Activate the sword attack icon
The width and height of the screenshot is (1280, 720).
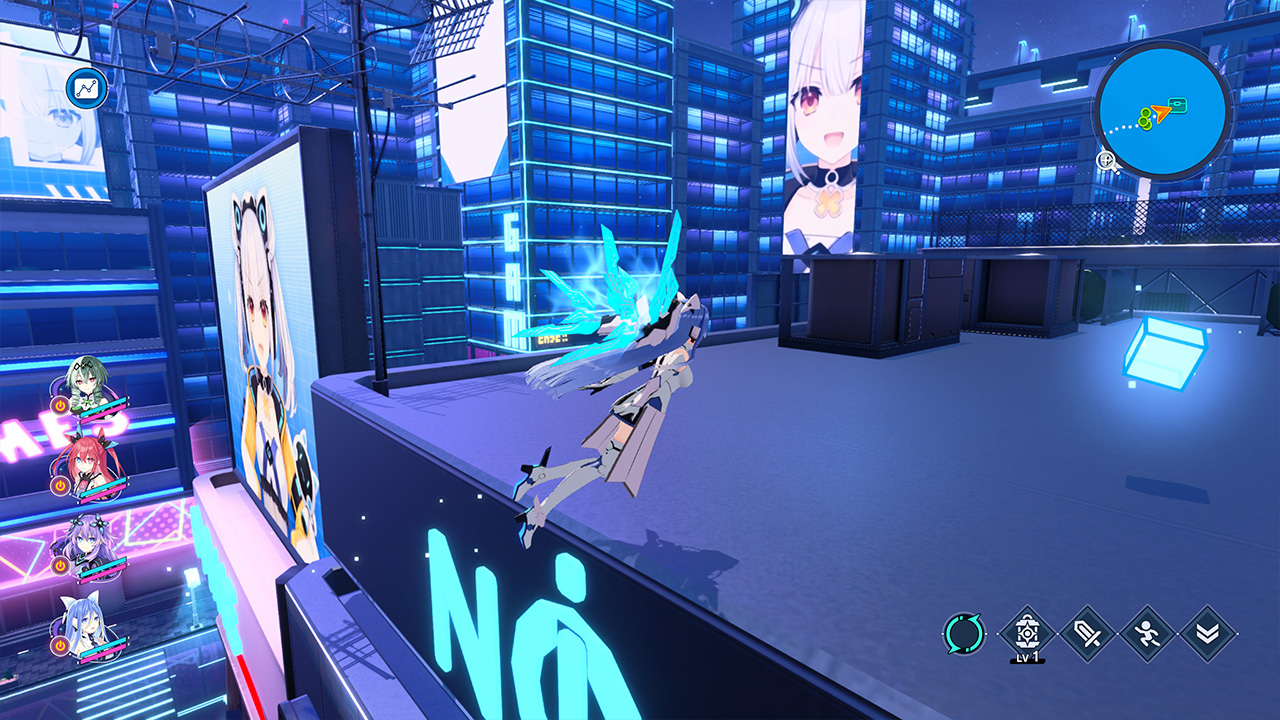1087,633
